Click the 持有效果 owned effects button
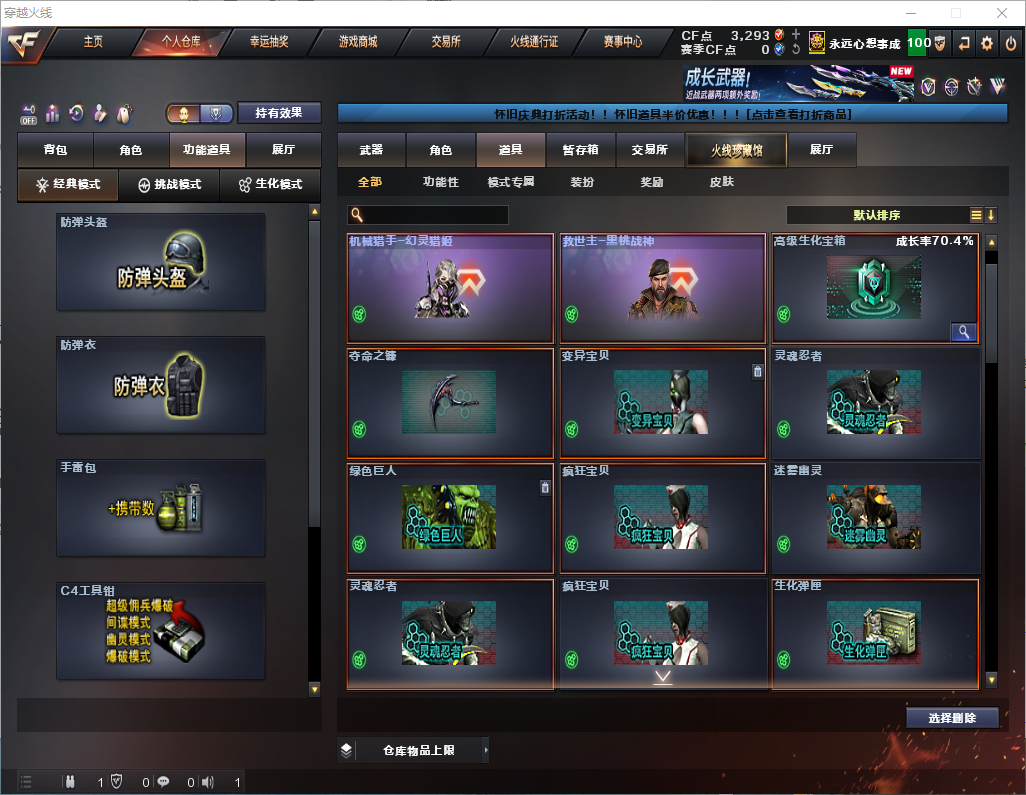Viewport: 1026px width, 795px height. point(279,113)
